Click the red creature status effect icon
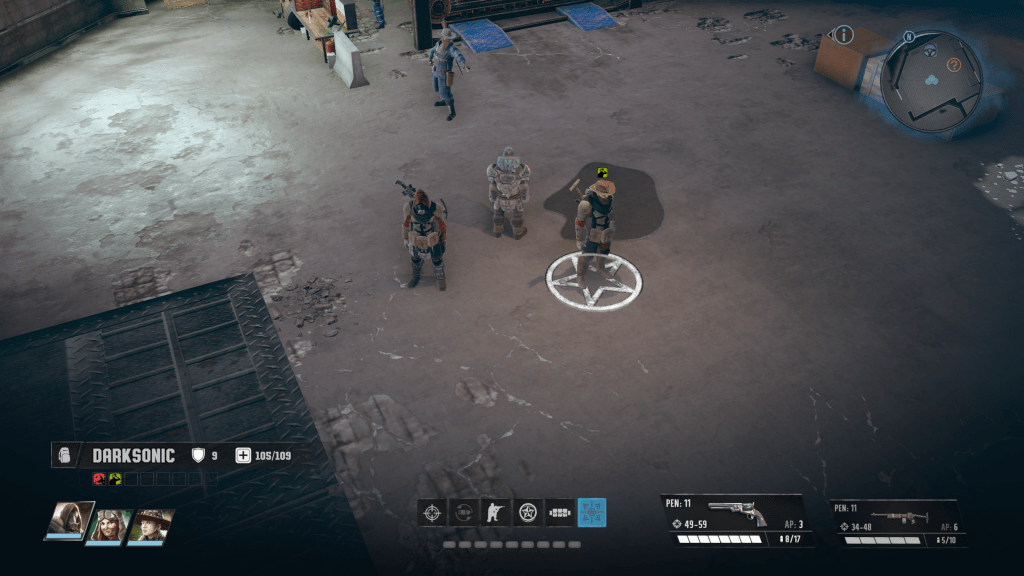 pos(99,478)
